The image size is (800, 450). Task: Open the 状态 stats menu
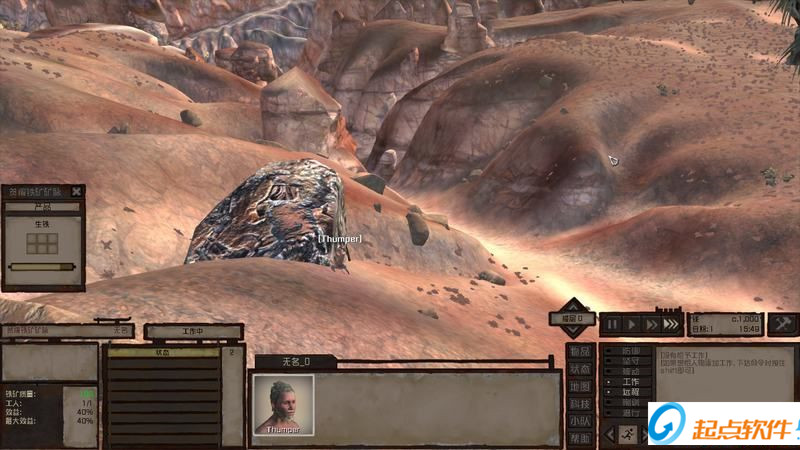579,369
